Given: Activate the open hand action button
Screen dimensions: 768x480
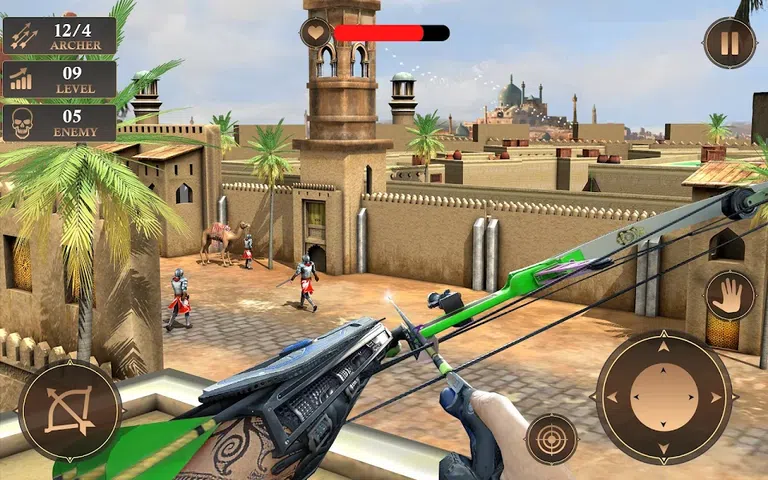Looking at the screenshot, I should [x=729, y=296].
